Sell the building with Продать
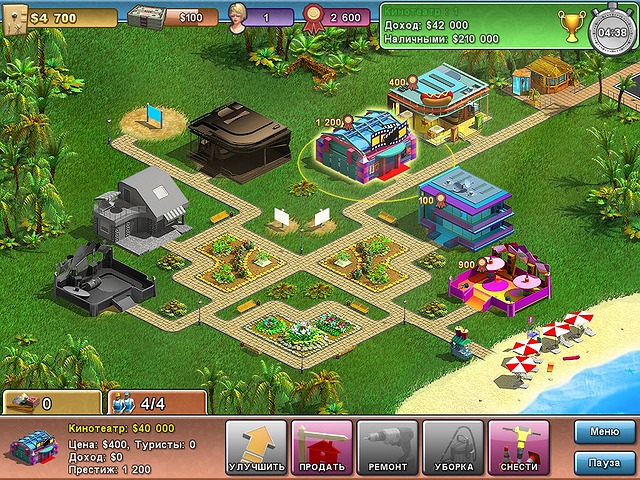Screen dimensions: 640x480 point(322,447)
